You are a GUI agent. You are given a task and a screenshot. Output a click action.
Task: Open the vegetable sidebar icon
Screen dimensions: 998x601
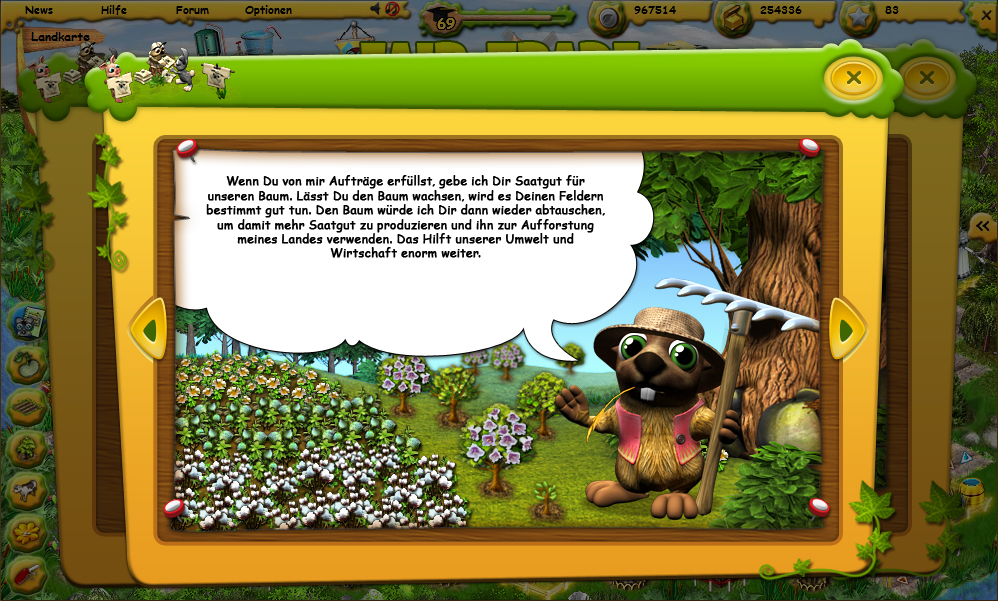[27, 364]
